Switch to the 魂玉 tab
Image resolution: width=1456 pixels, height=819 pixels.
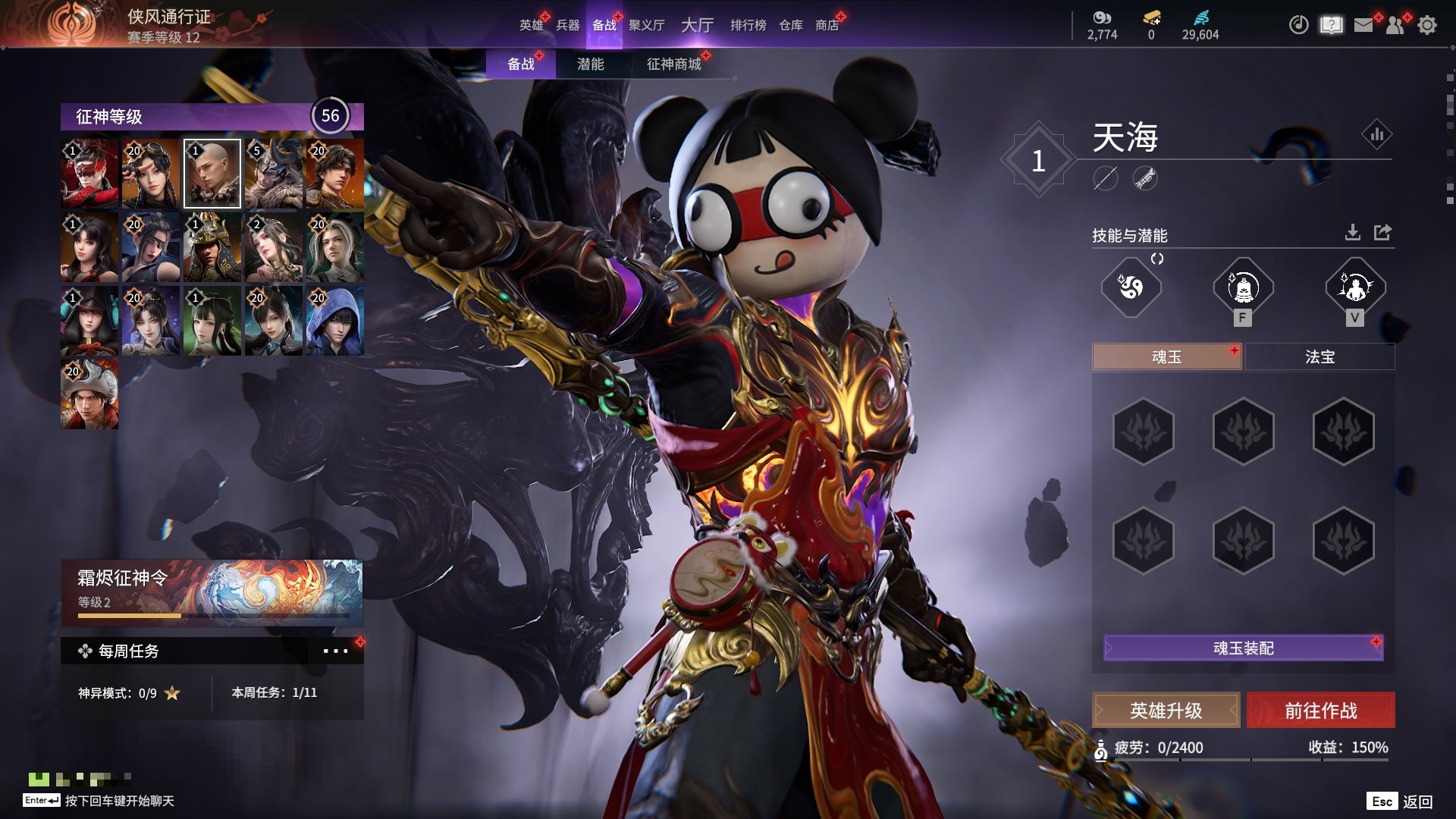[x=1166, y=356]
